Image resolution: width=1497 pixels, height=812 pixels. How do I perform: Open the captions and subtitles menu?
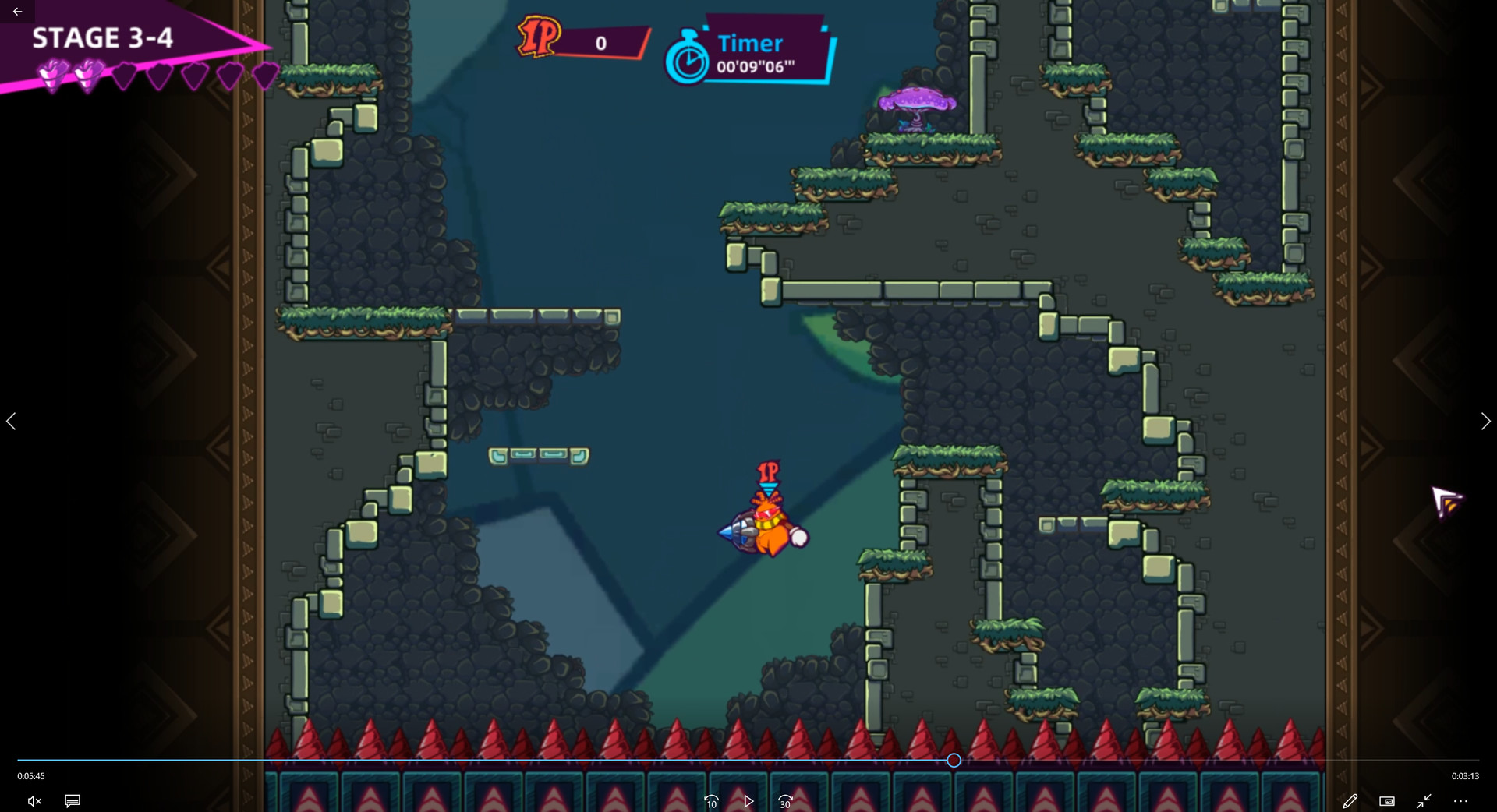tap(72, 800)
